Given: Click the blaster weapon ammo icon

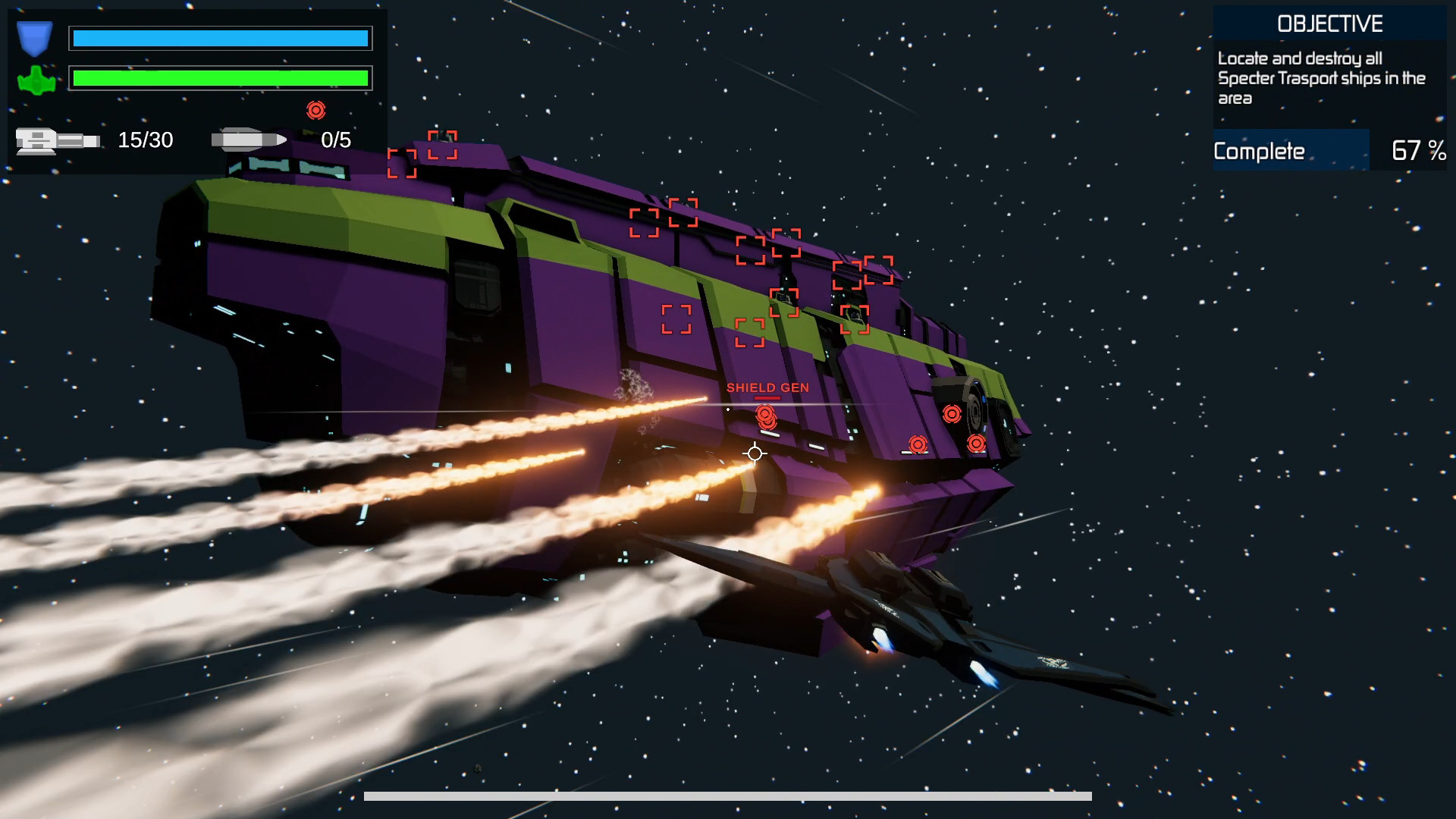Looking at the screenshot, I should [x=57, y=140].
